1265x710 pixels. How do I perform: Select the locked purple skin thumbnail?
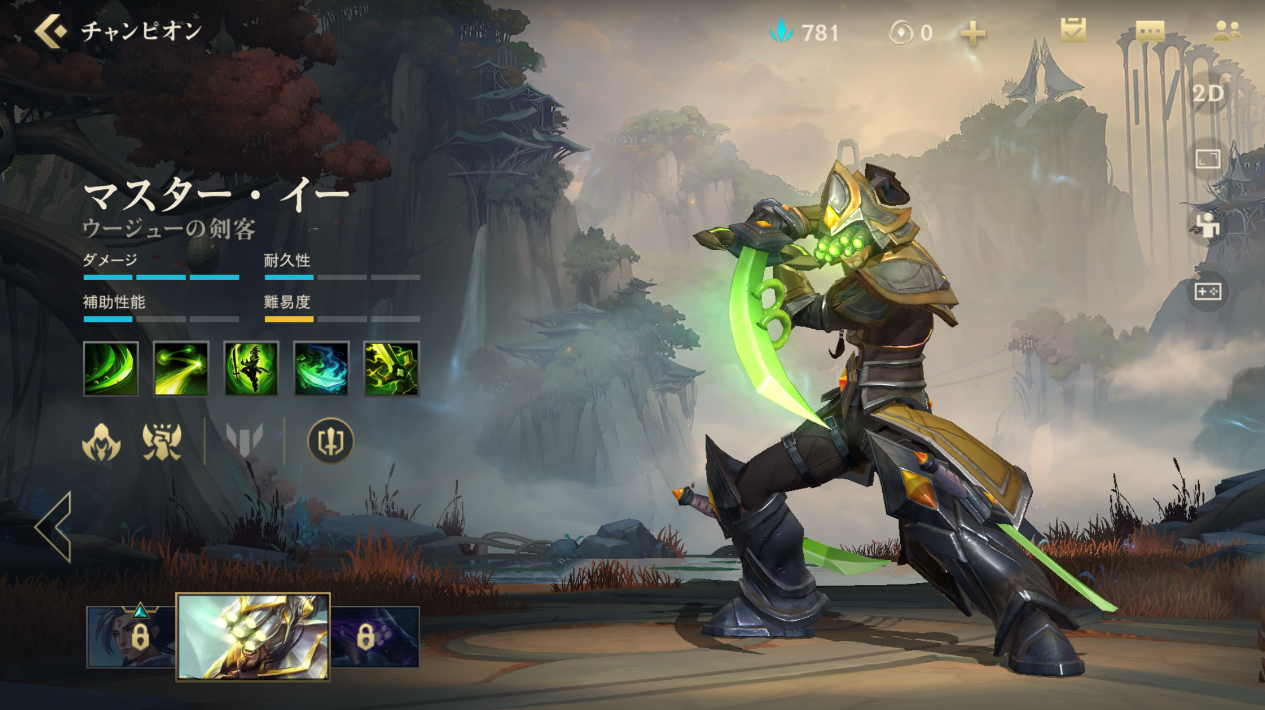click(x=375, y=637)
